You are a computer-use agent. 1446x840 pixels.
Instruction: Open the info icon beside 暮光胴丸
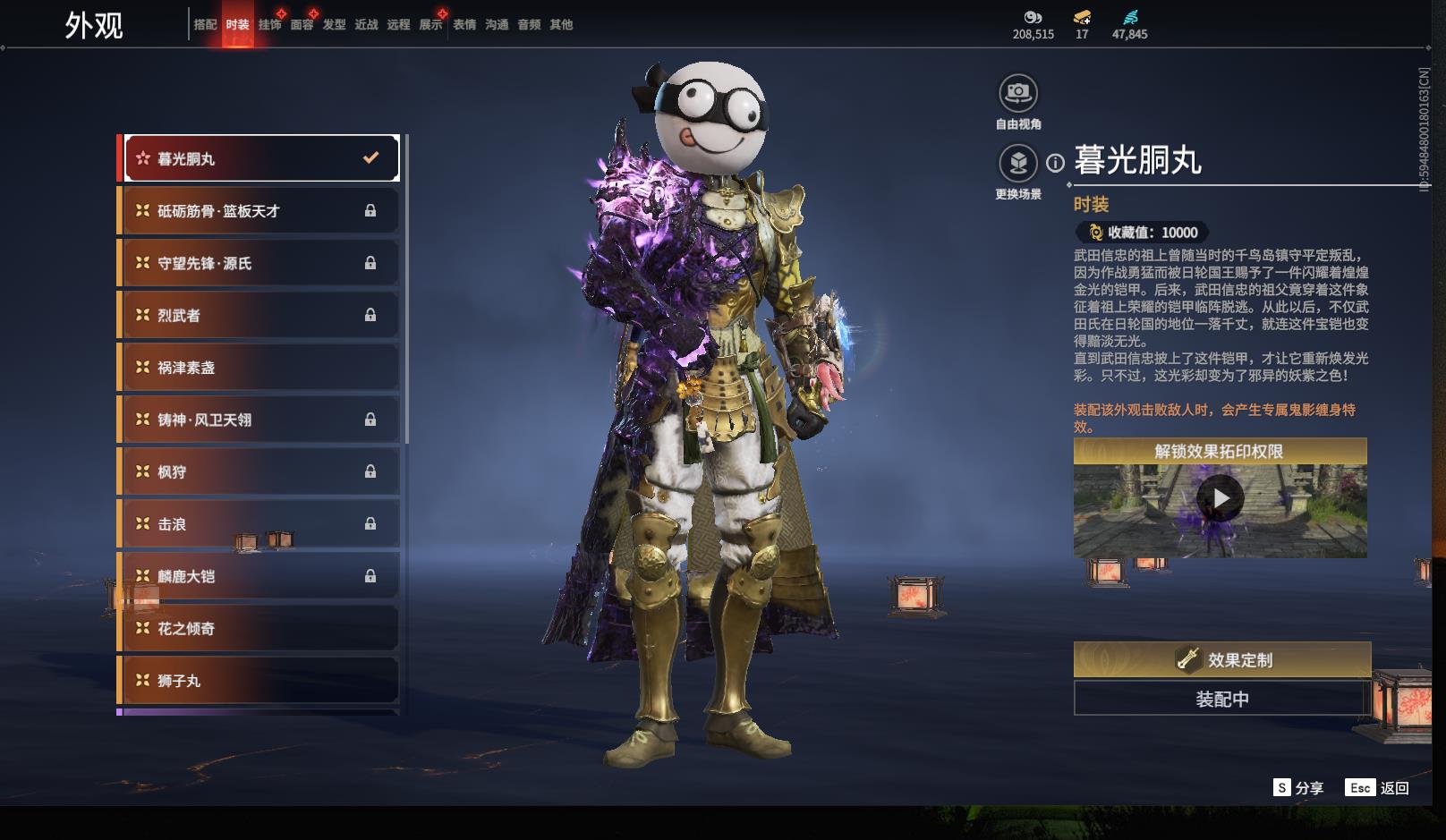point(1056,163)
